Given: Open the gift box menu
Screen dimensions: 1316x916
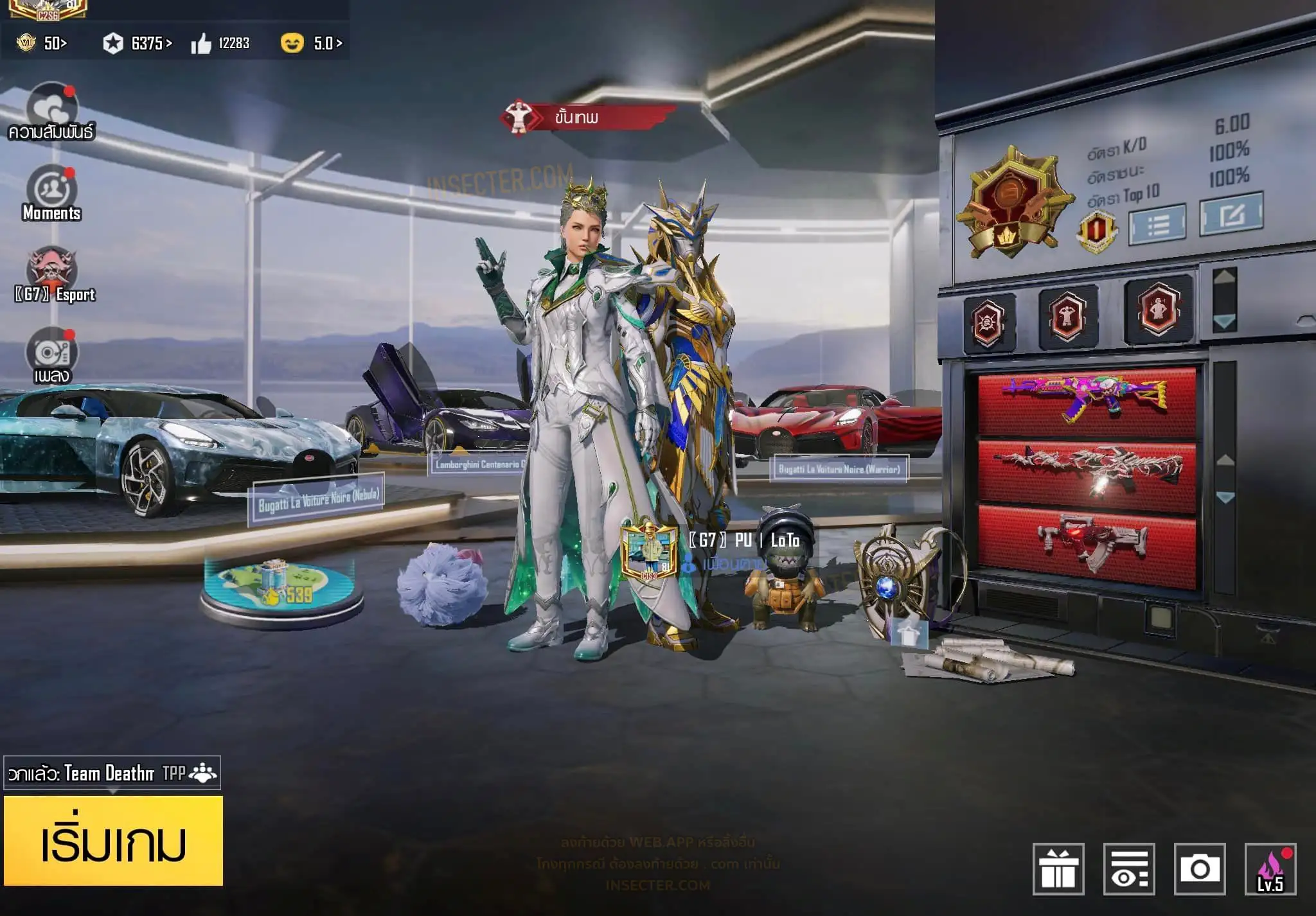Looking at the screenshot, I should click(1058, 869).
